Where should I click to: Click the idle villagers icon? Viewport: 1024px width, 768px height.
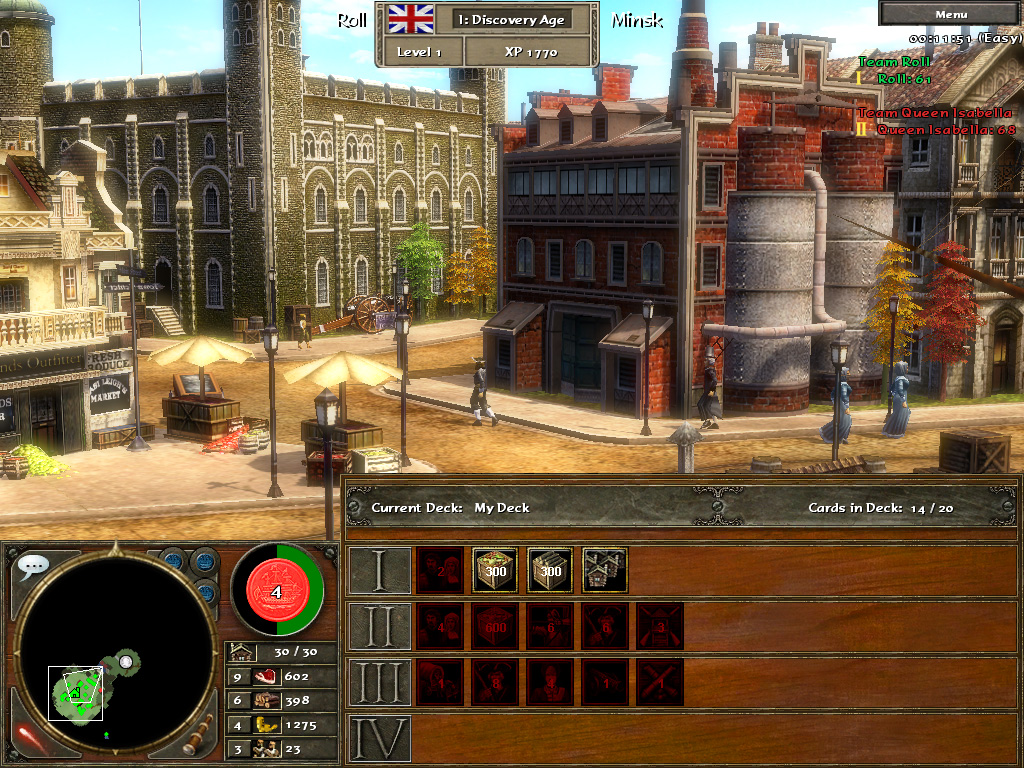tap(265, 748)
